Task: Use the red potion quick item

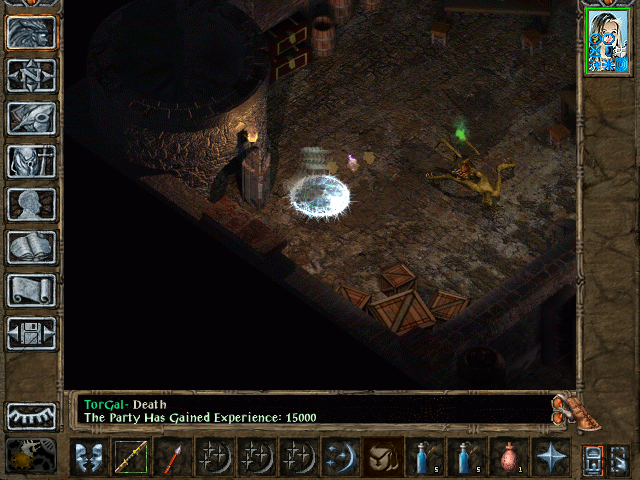Action: pos(508,457)
